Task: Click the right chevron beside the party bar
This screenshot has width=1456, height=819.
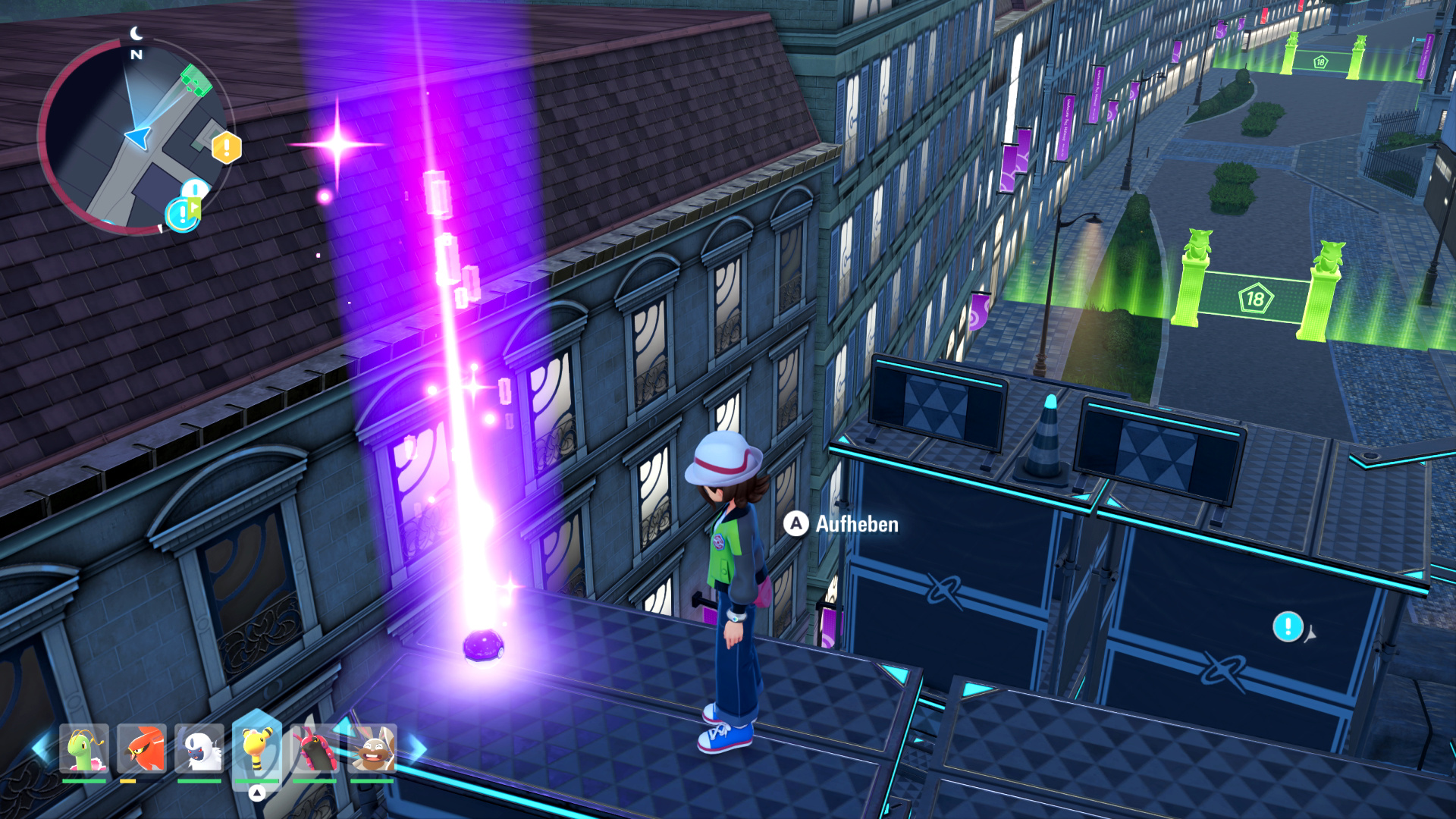Action: click(x=417, y=748)
